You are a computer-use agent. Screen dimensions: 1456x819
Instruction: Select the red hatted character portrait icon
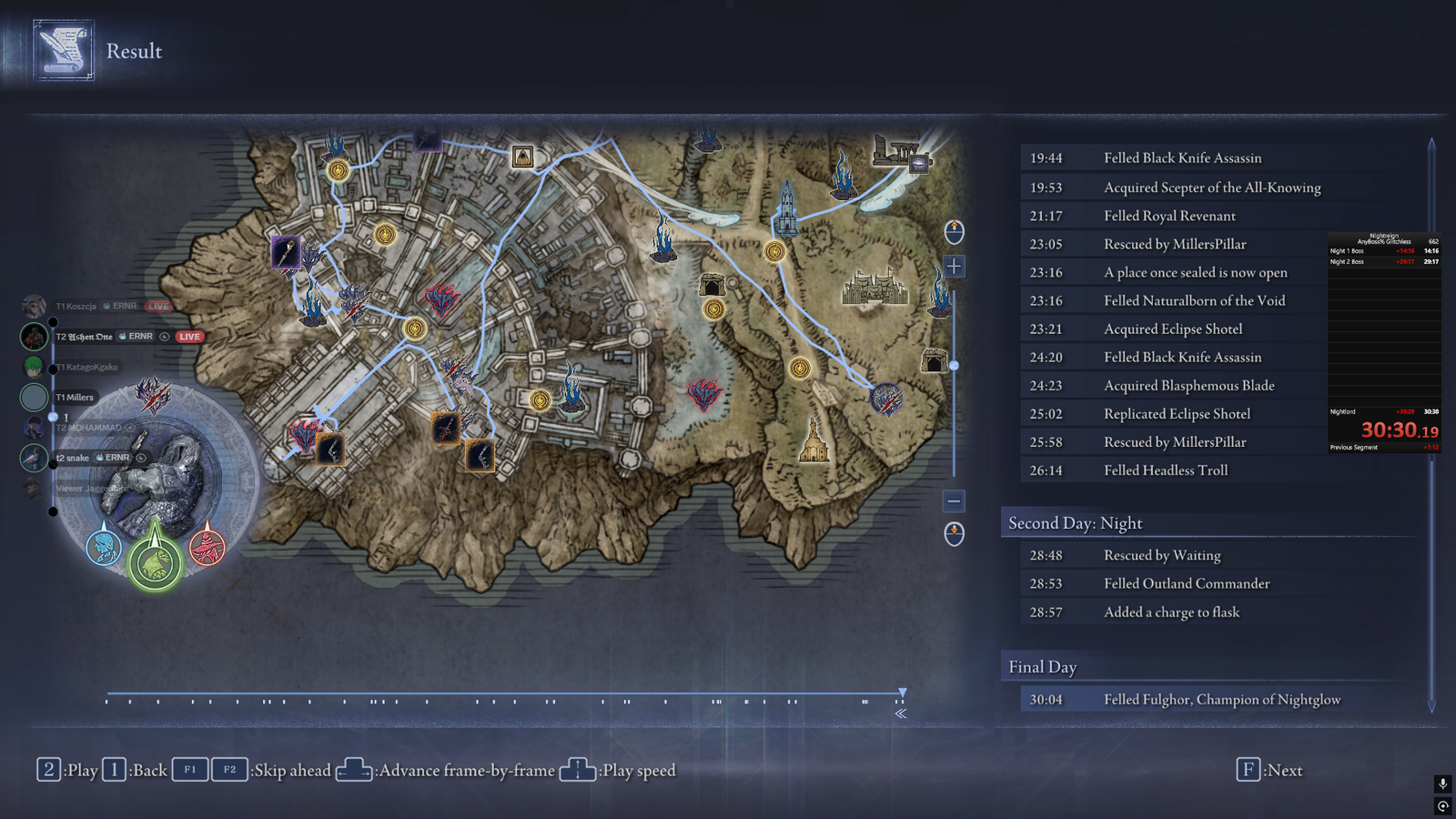(207, 547)
